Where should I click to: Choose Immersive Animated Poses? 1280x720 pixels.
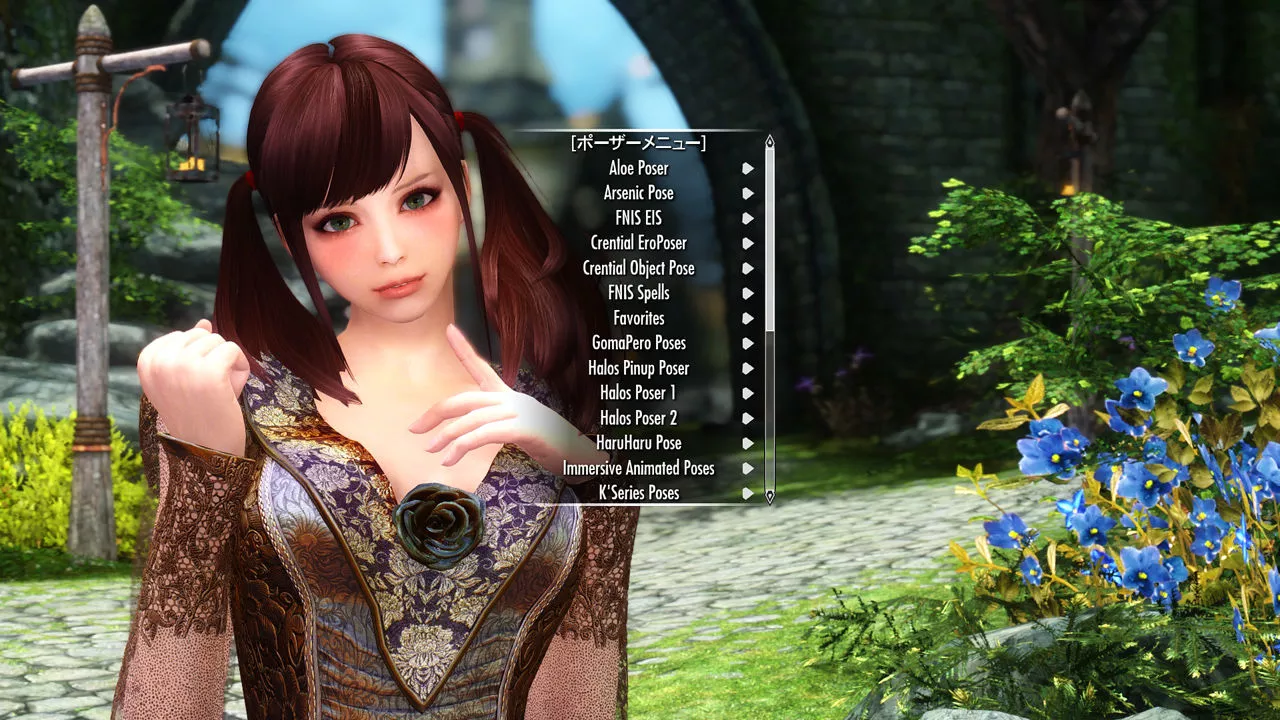638,468
